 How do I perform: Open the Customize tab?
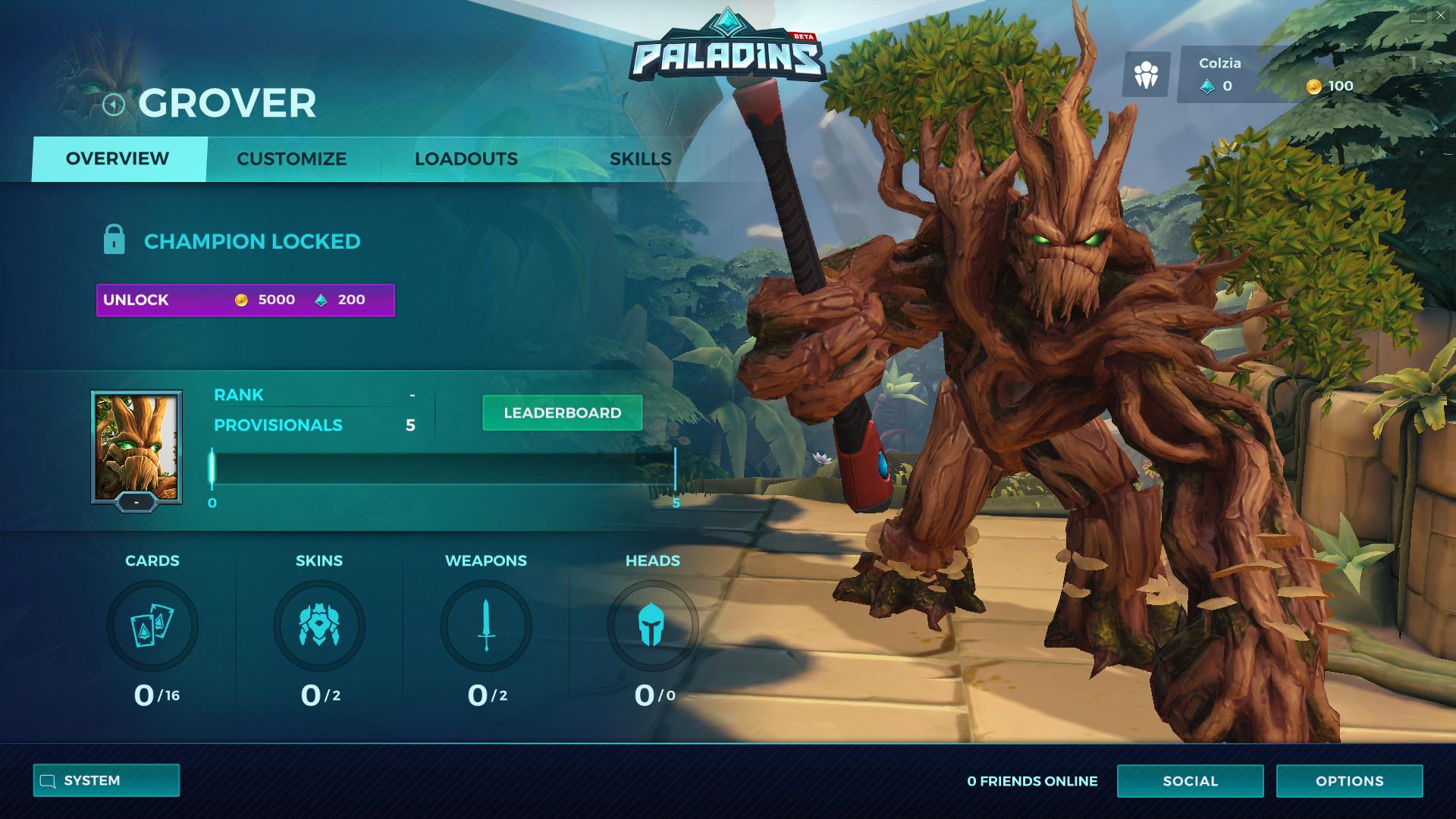tap(291, 159)
